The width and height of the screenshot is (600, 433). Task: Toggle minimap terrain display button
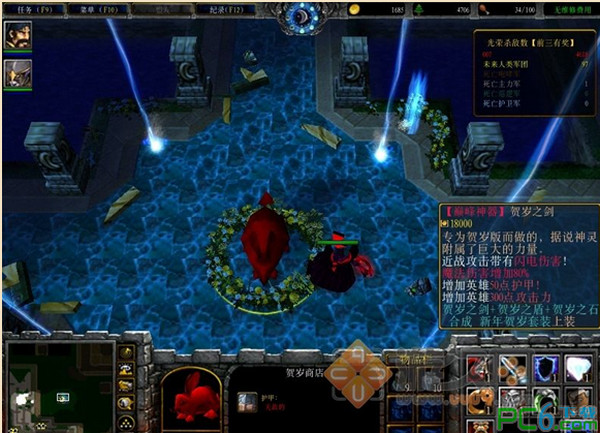(x=128, y=370)
